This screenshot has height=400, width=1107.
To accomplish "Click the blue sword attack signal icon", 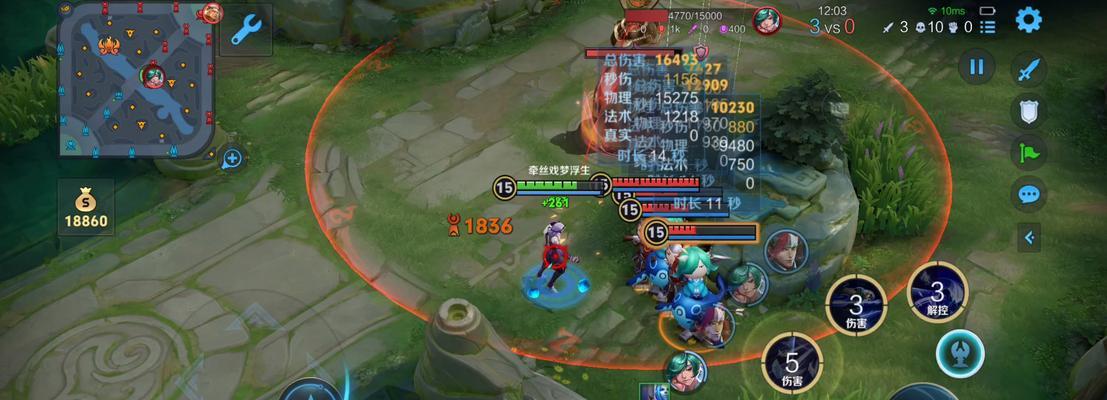I will 1029,69.
